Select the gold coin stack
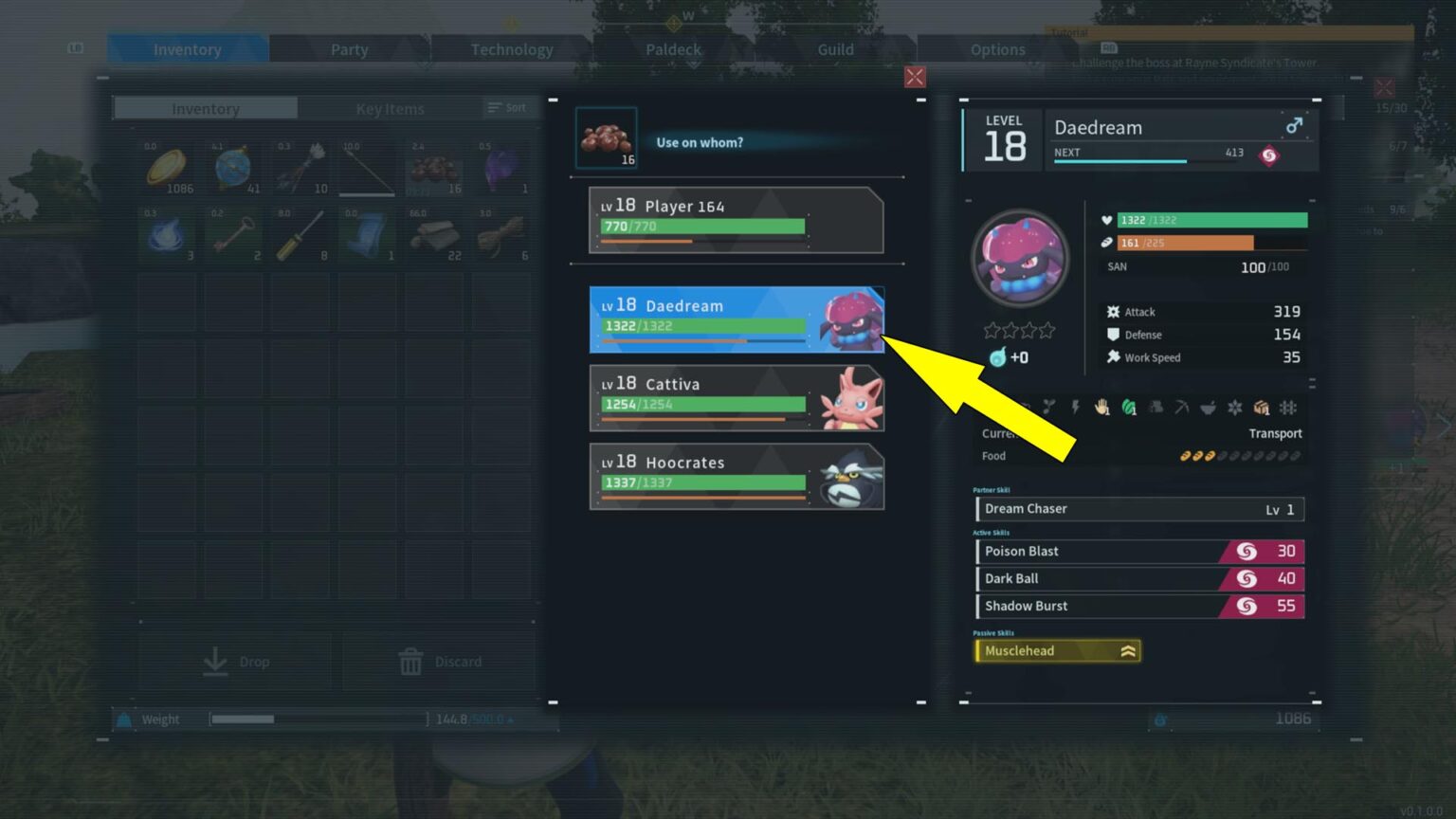1456x819 pixels. 168,169
